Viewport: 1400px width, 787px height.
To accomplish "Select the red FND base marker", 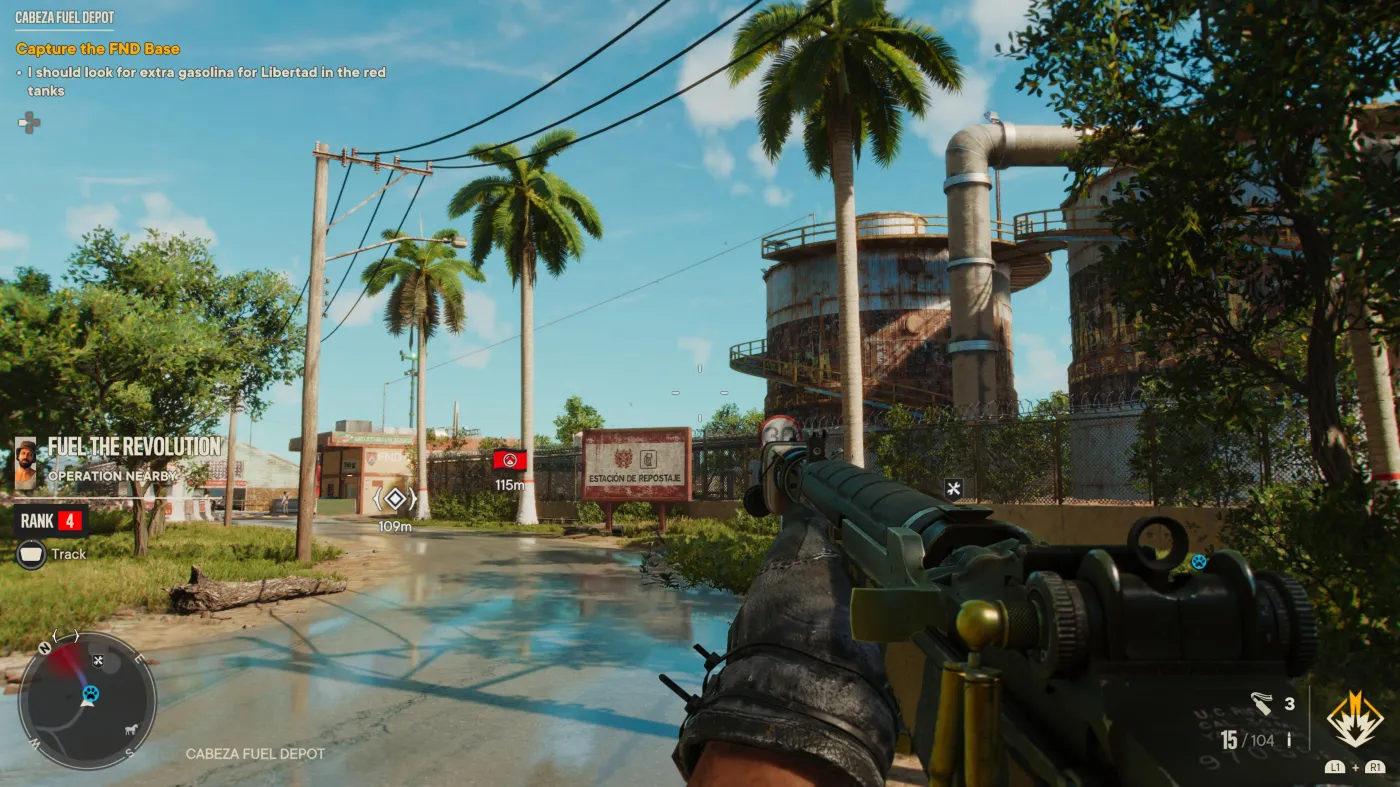I will (510, 461).
